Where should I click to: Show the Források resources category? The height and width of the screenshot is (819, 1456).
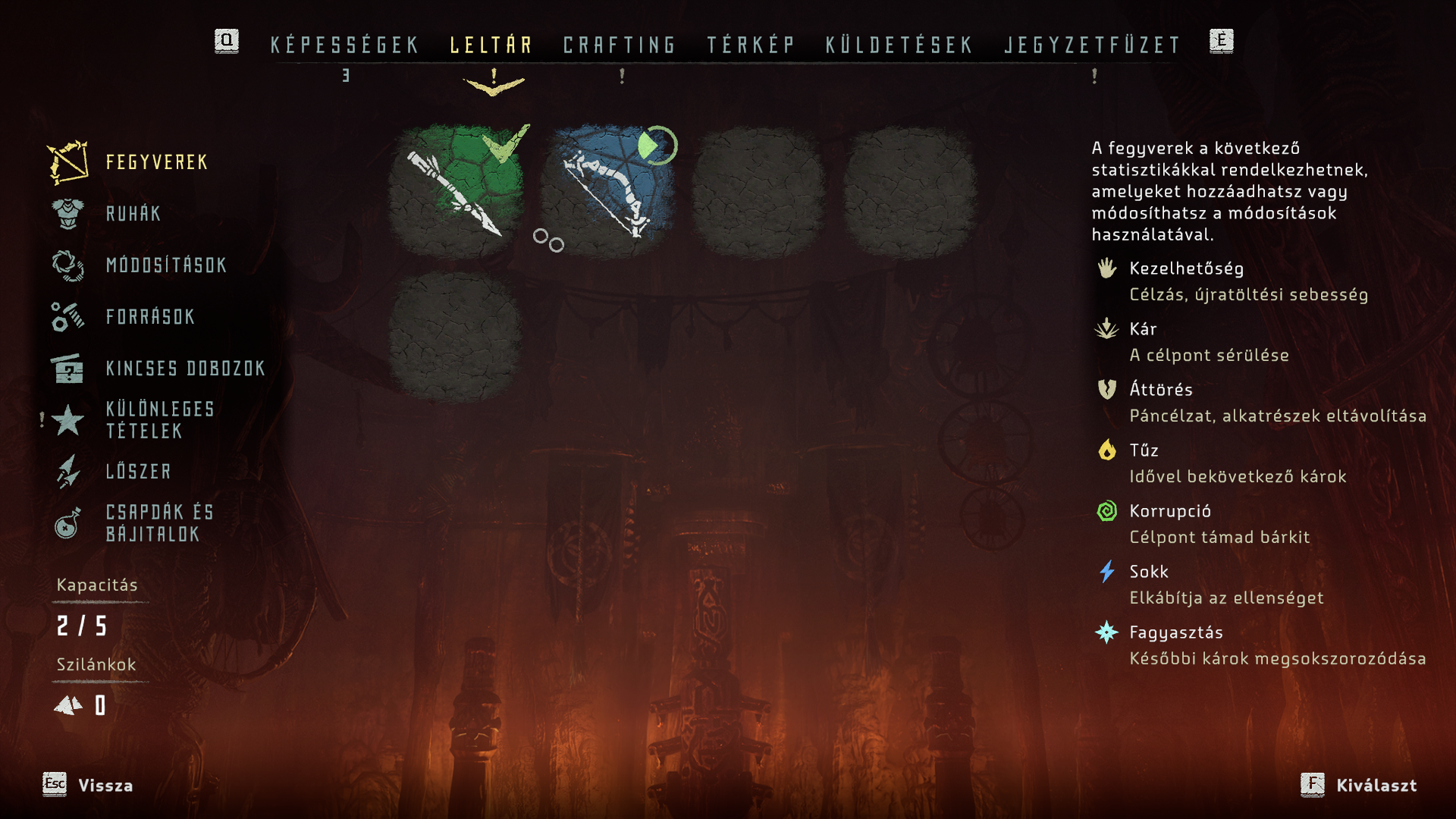pos(150,317)
